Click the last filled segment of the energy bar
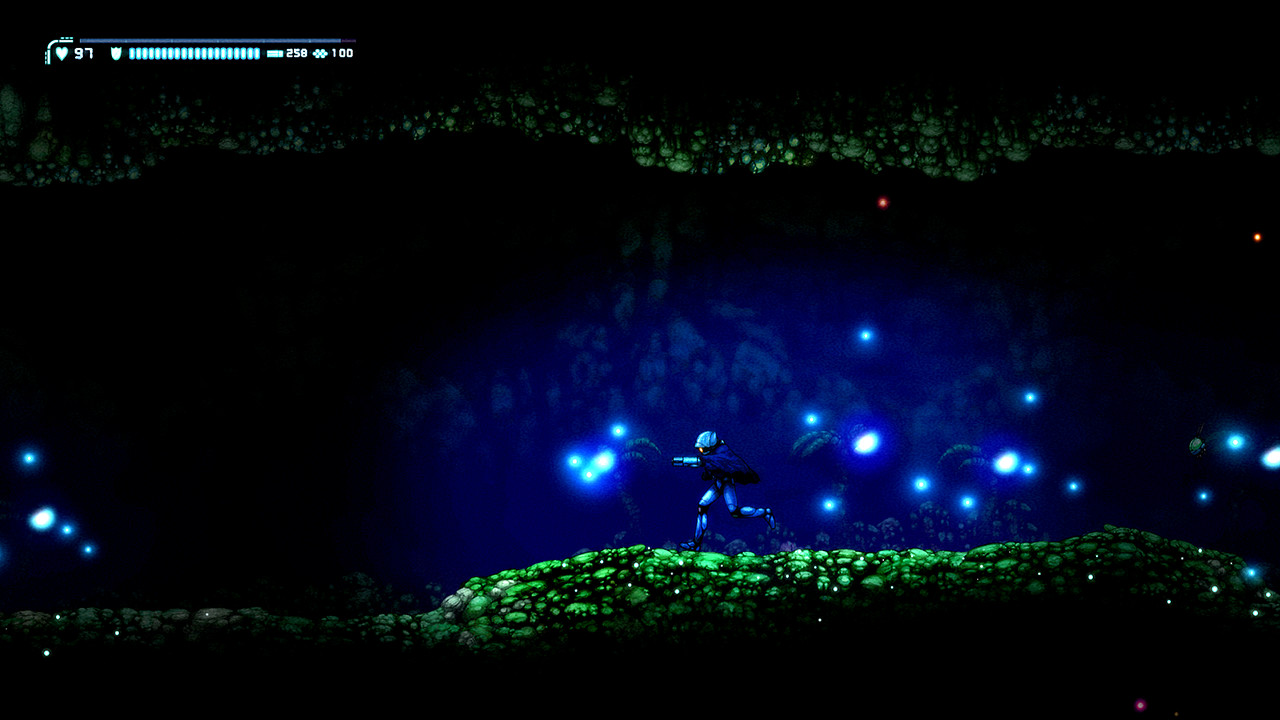The height and width of the screenshot is (720, 1280). pyautogui.click(x=258, y=53)
